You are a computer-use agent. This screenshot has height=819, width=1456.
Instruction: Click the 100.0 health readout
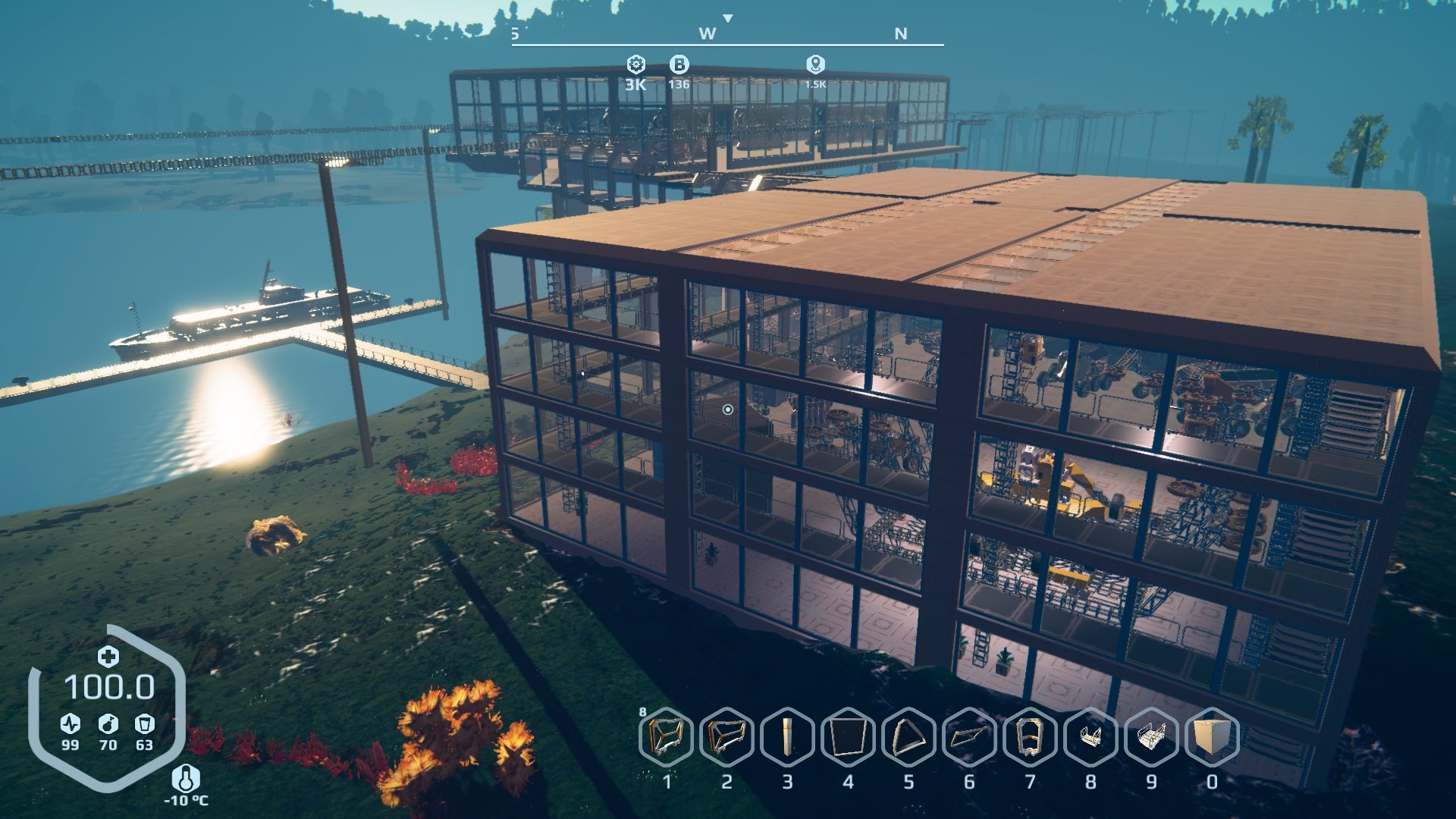(x=114, y=686)
